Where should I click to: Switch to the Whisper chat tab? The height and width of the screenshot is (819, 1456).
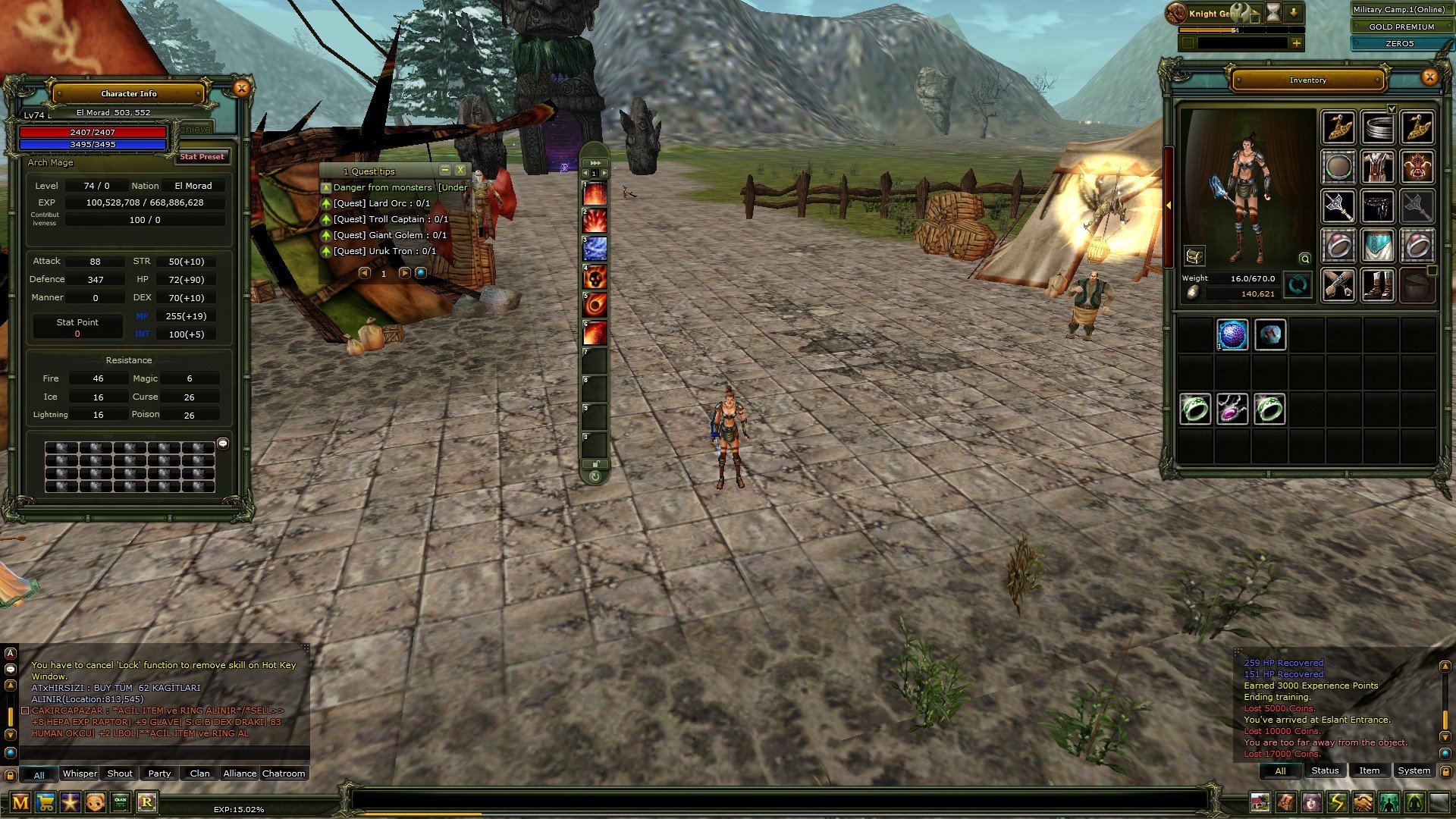coord(79,773)
